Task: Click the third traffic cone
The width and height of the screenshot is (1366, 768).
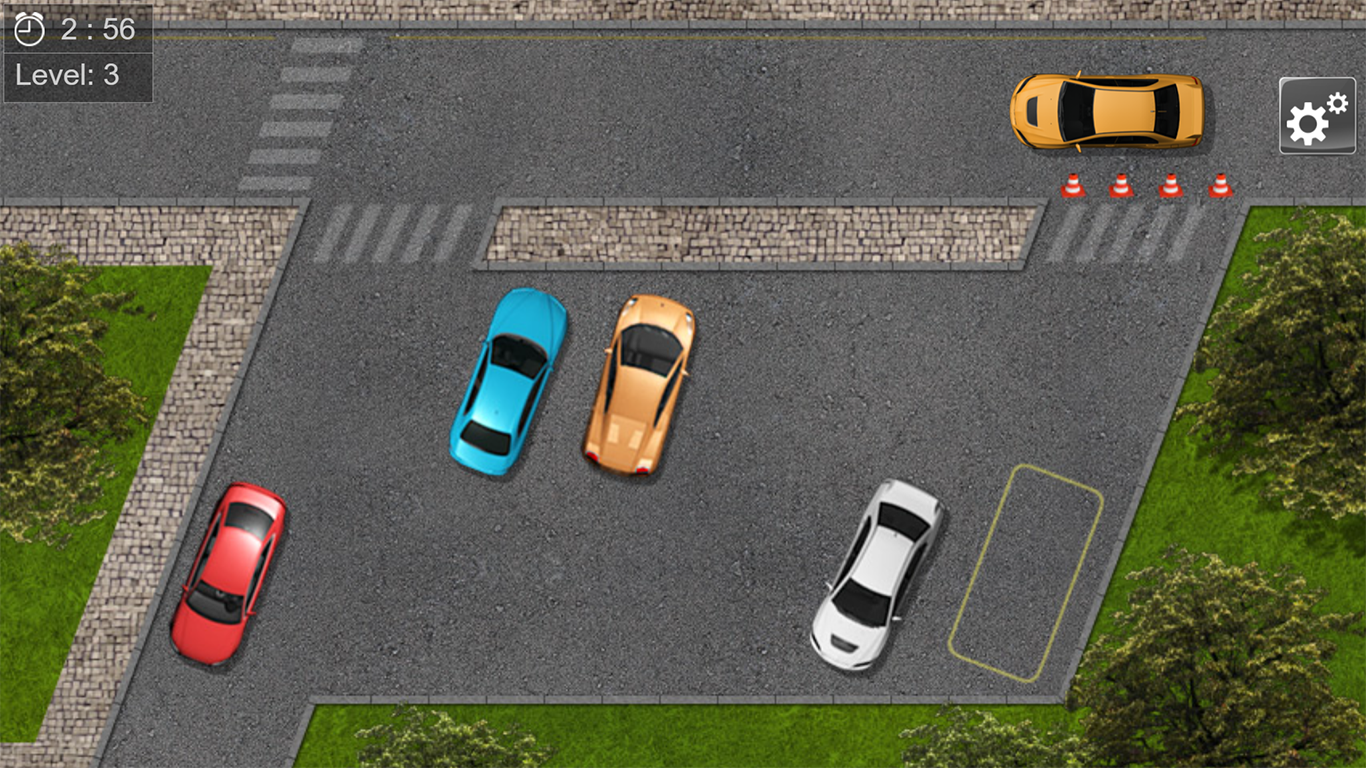Action: coord(1170,184)
